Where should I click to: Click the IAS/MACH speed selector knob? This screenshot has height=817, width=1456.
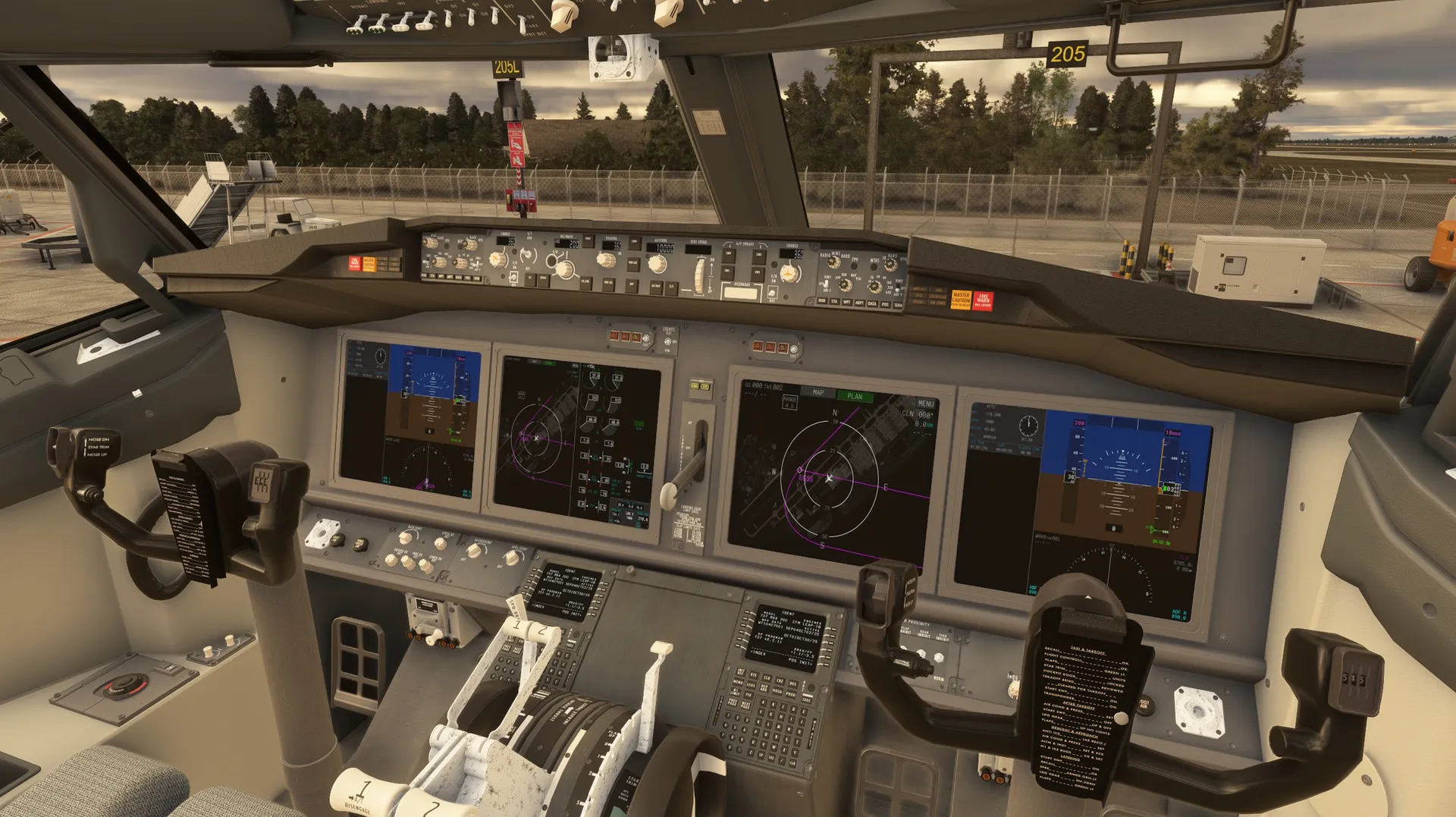(x=564, y=268)
